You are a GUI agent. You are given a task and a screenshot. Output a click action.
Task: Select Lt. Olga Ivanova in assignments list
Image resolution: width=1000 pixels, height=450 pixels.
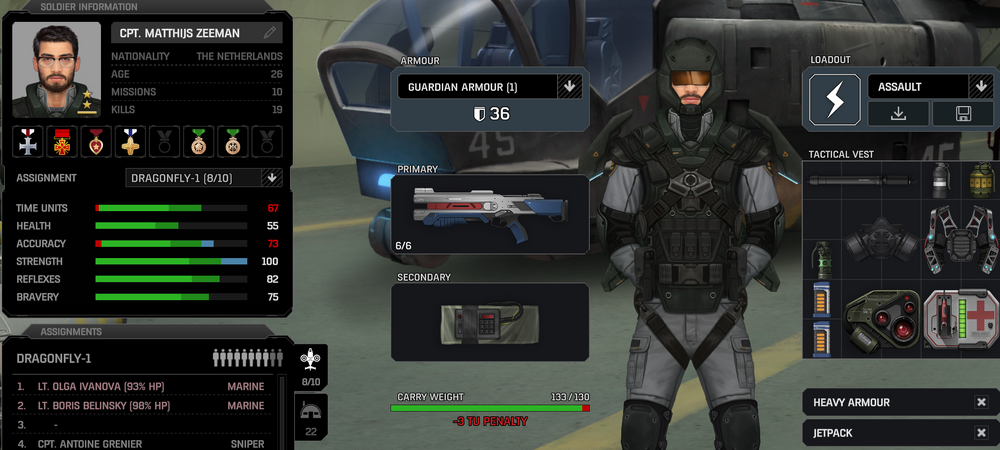tap(140, 386)
